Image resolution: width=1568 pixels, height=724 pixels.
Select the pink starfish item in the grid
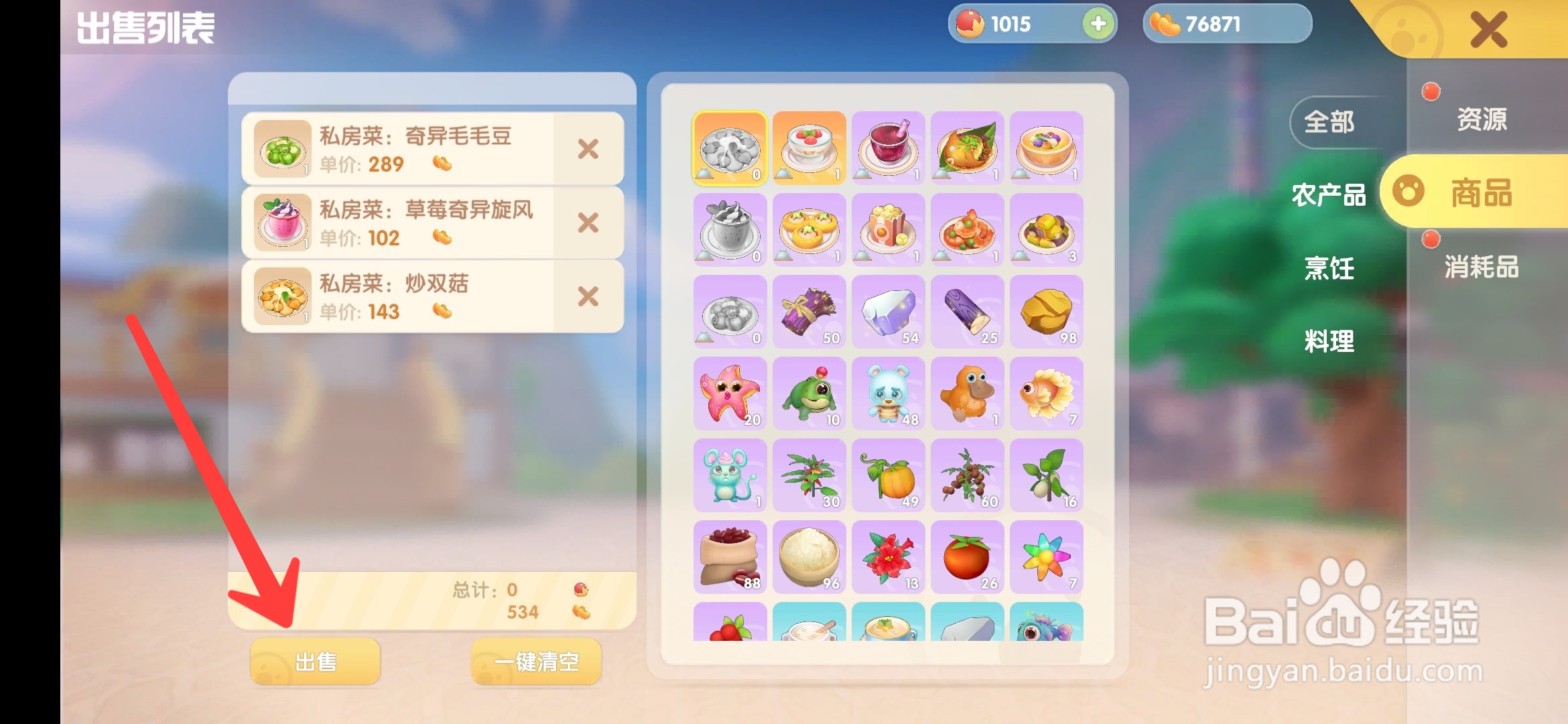pos(729,394)
